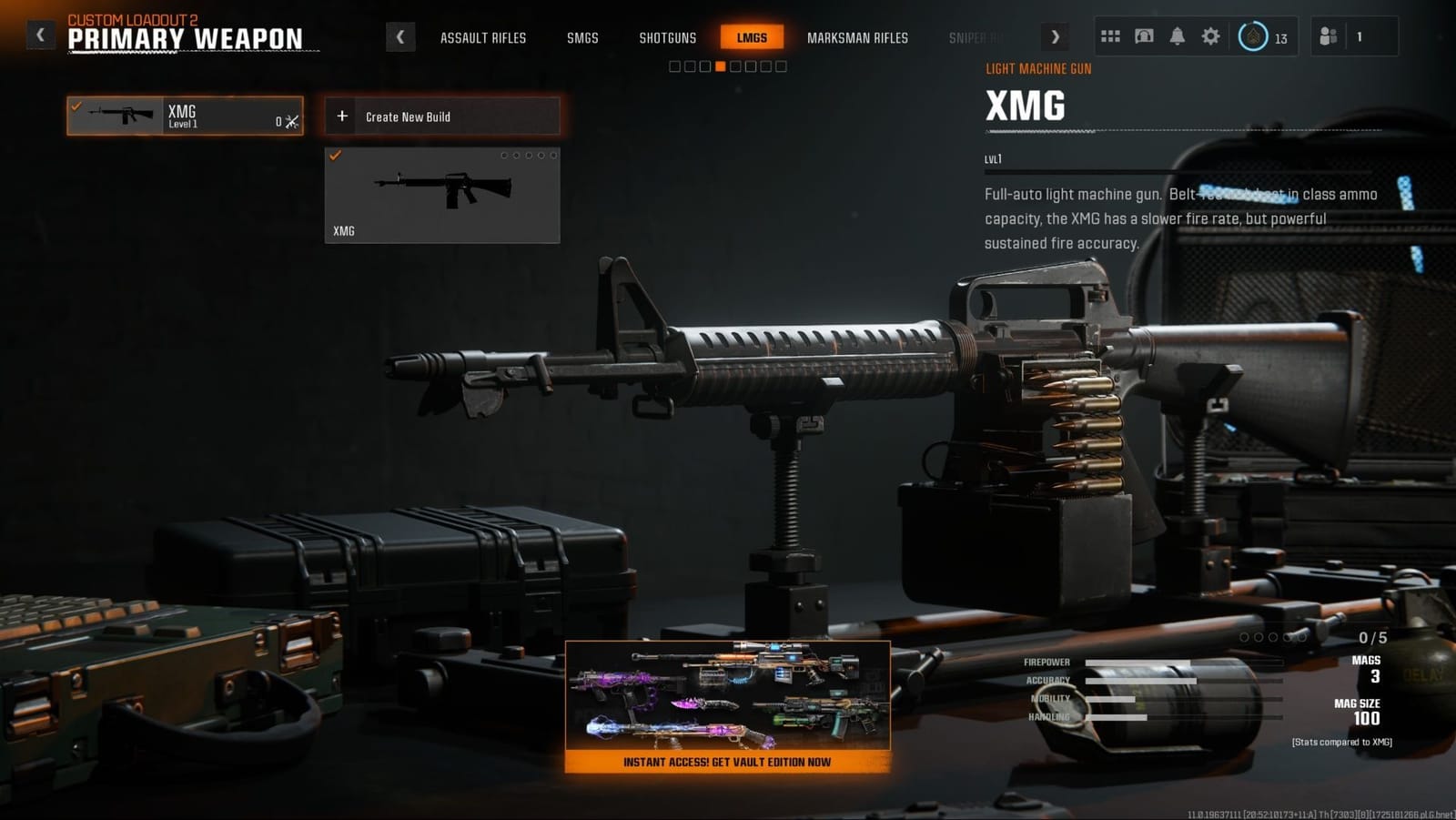Screen dimensions: 1456x820
Task: Click Create New Build
Action: click(x=440, y=116)
